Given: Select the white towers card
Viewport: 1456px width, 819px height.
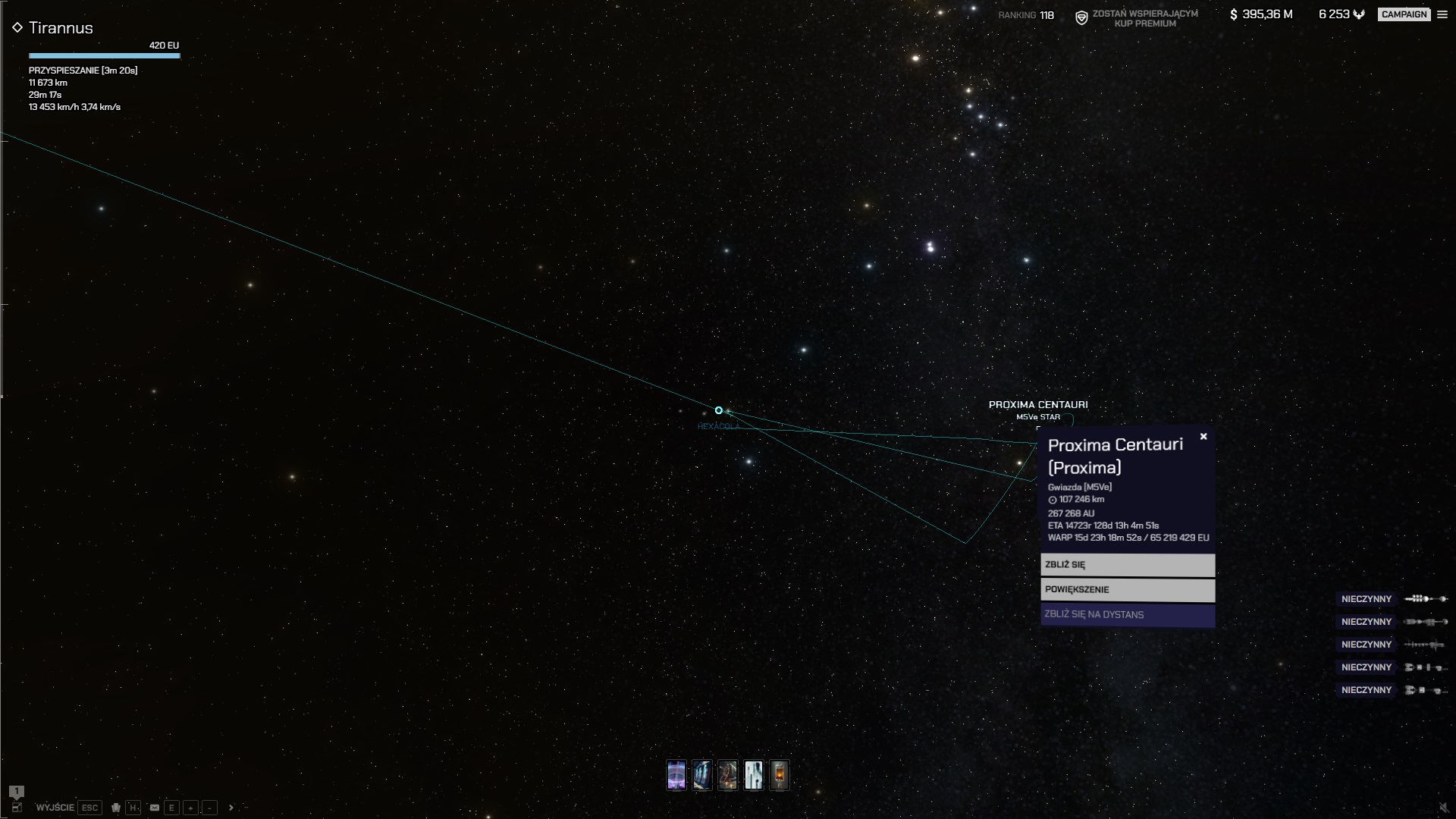Looking at the screenshot, I should point(754,776).
